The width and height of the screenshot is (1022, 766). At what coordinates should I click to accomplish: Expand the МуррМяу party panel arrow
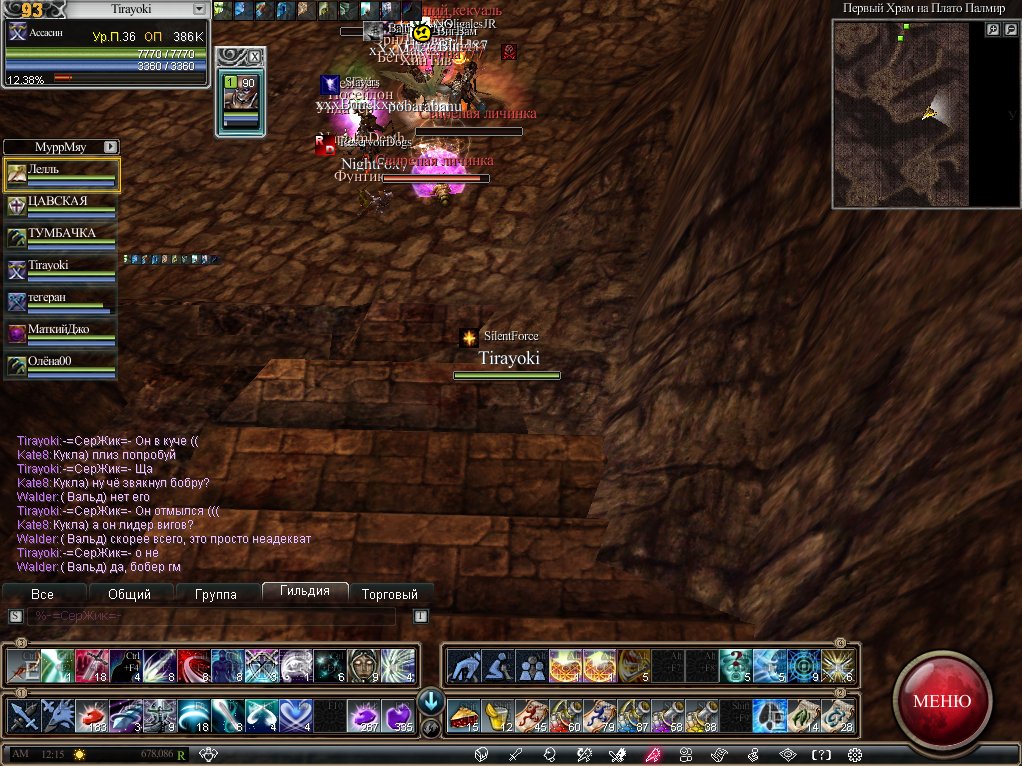(110, 146)
